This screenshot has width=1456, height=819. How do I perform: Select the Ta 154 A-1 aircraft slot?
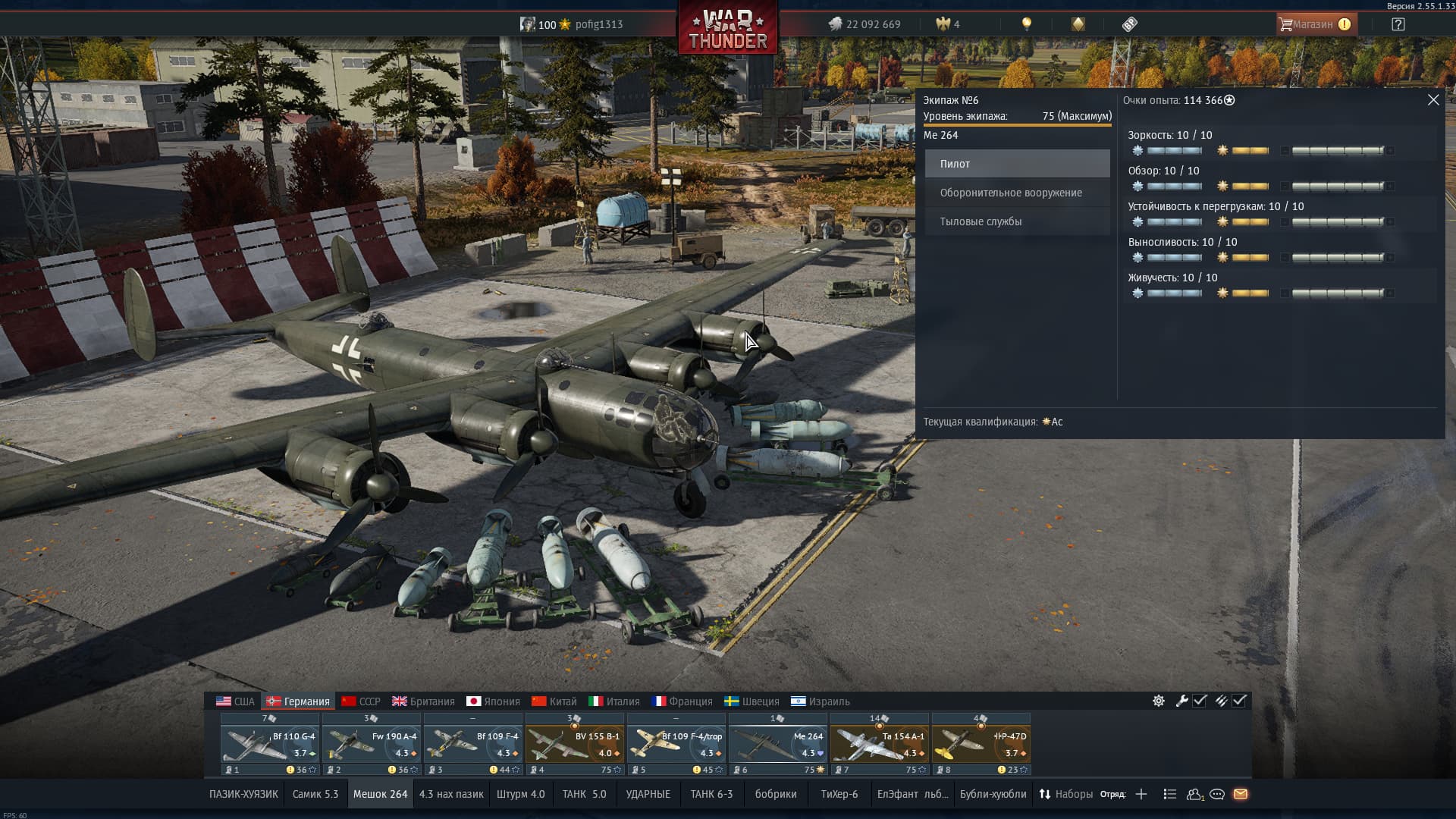pos(880,743)
